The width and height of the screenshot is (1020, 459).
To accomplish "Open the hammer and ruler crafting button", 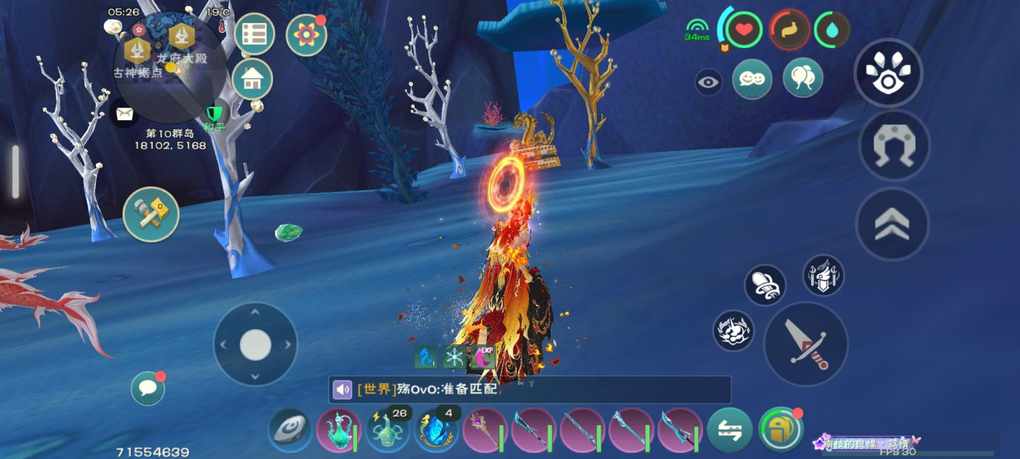I will pos(151,214).
